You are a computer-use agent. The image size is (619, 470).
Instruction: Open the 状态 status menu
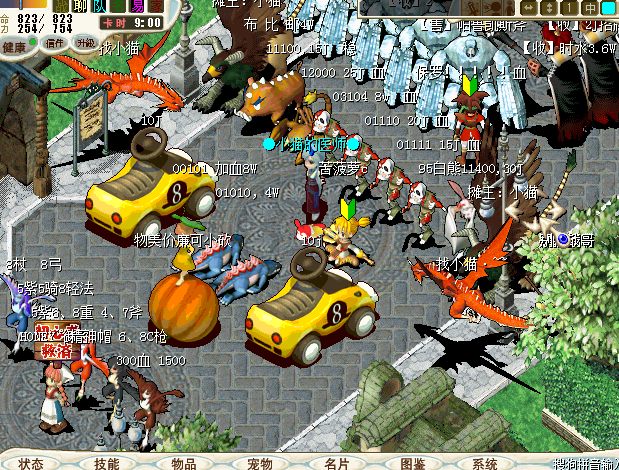coord(31,463)
